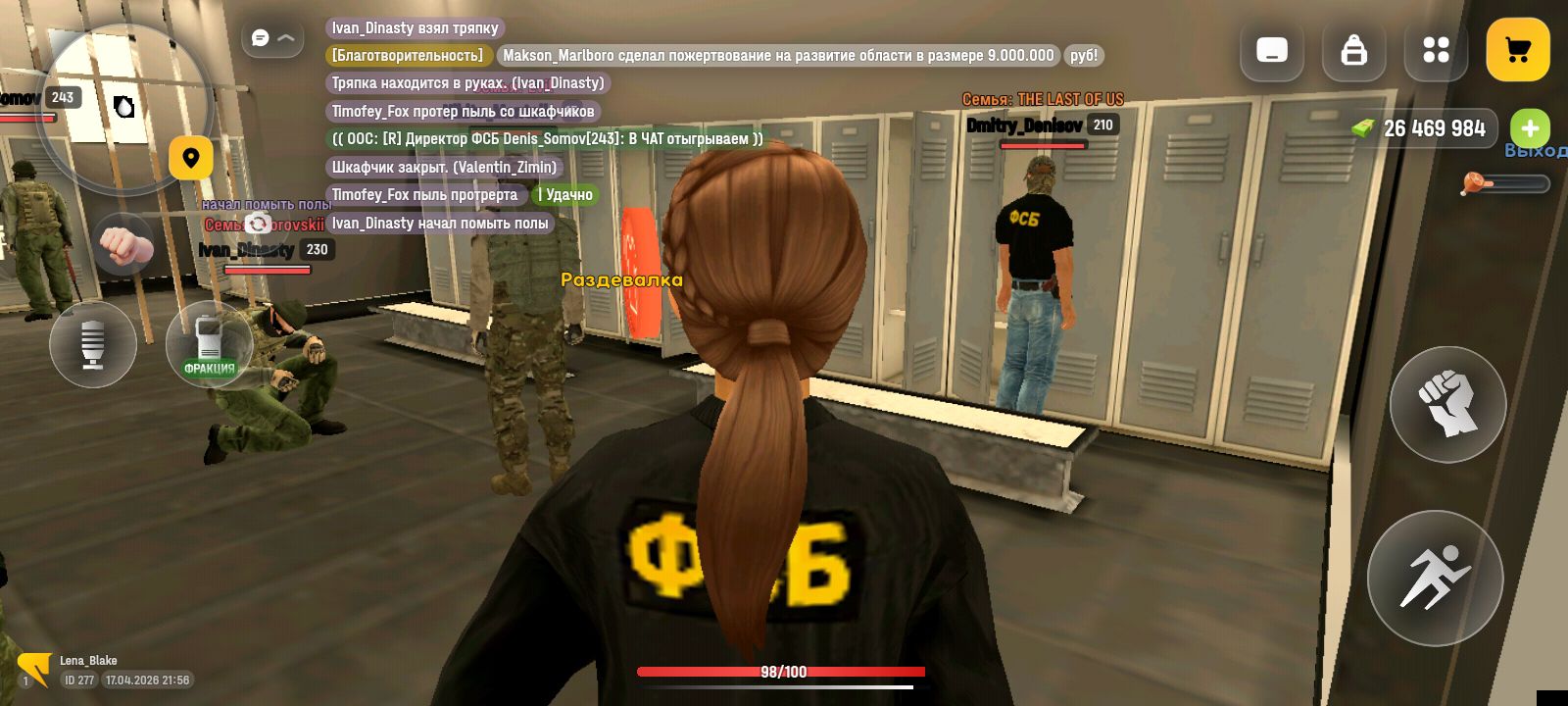Add money with the green plus button
Image resolution: width=1568 pixels, height=706 pixels.
click(x=1530, y=128)
